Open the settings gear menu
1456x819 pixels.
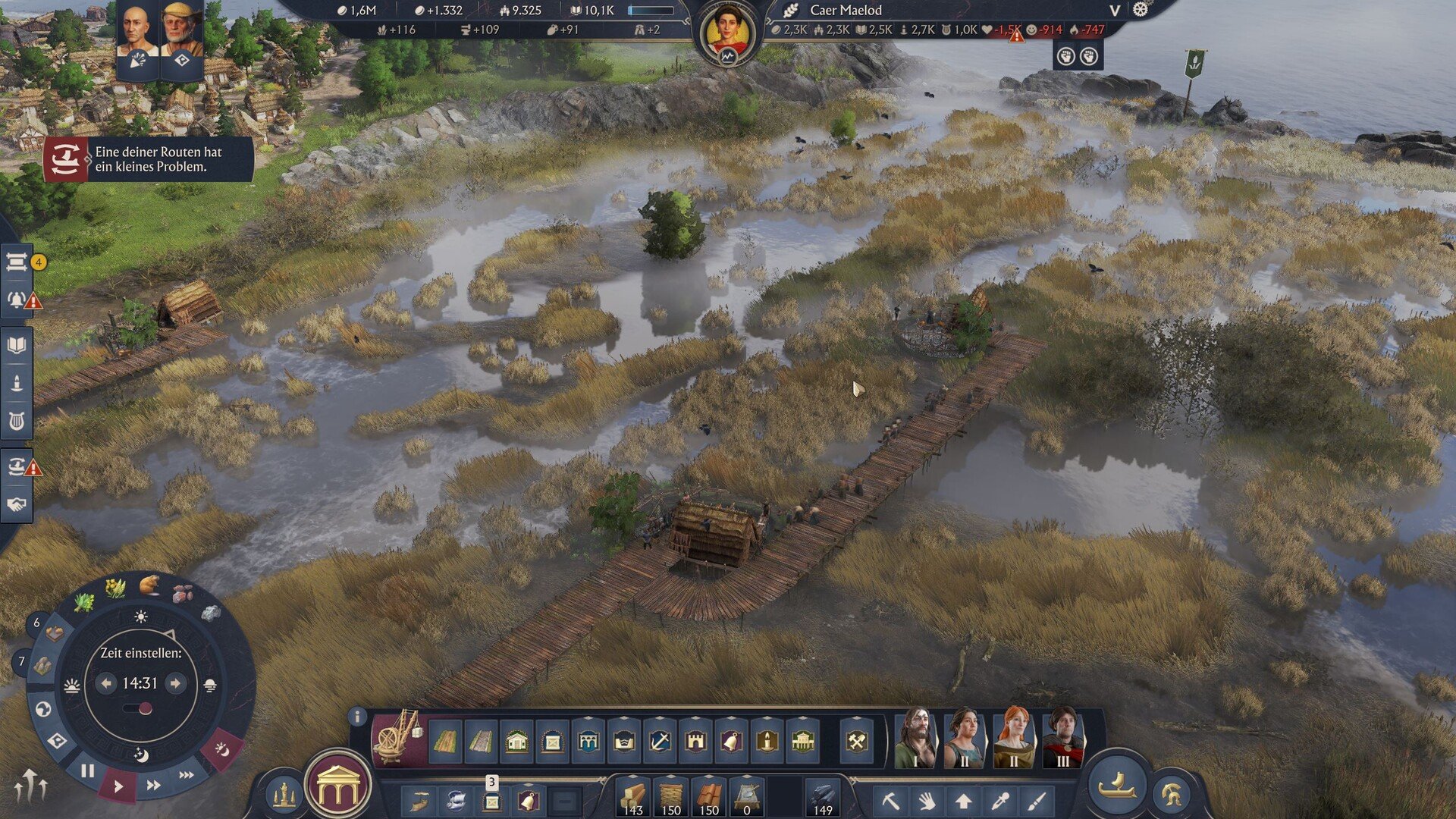coord(1140,10)
